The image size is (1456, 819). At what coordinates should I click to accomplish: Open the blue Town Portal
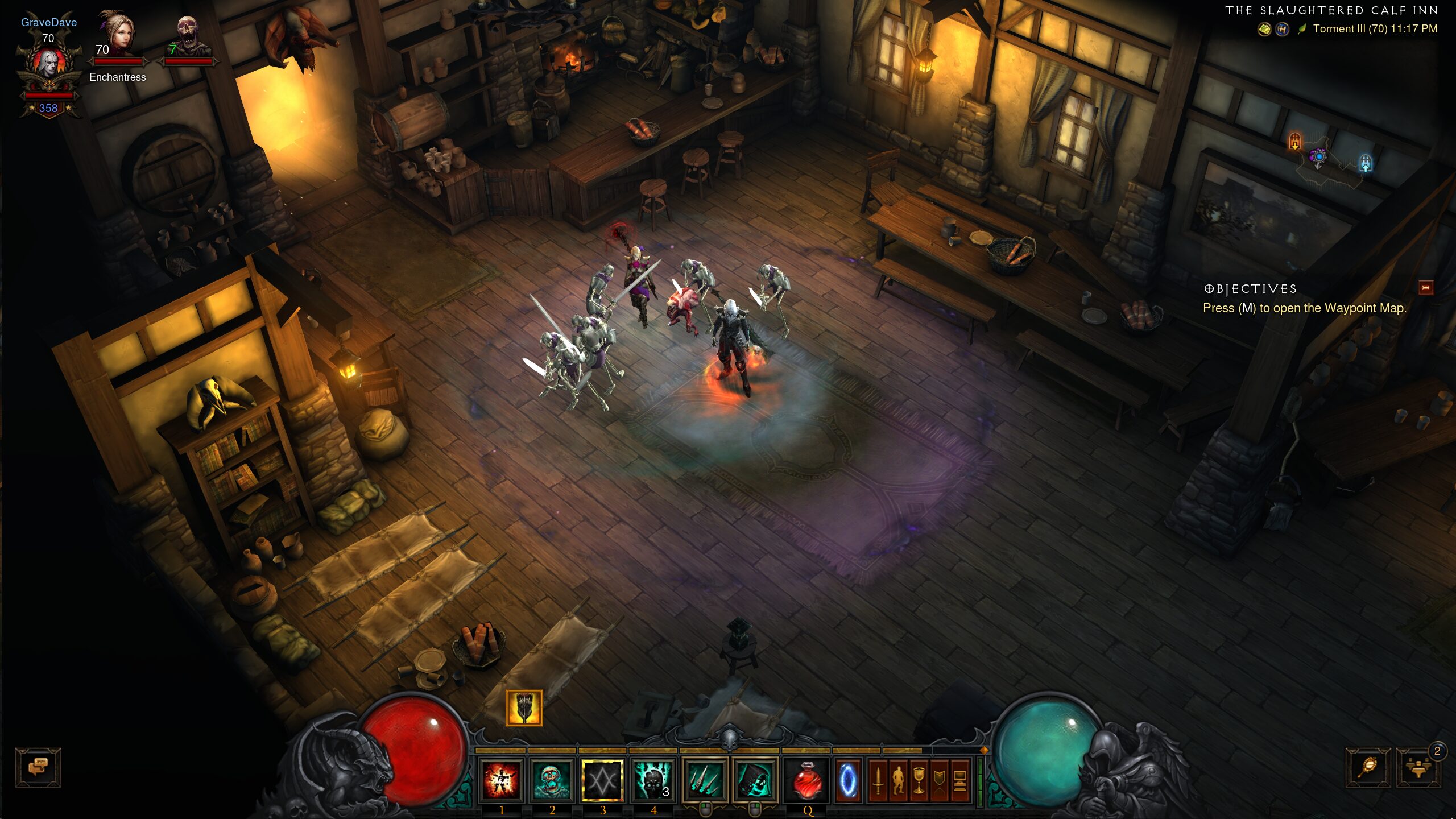click(x=847, y=780)
